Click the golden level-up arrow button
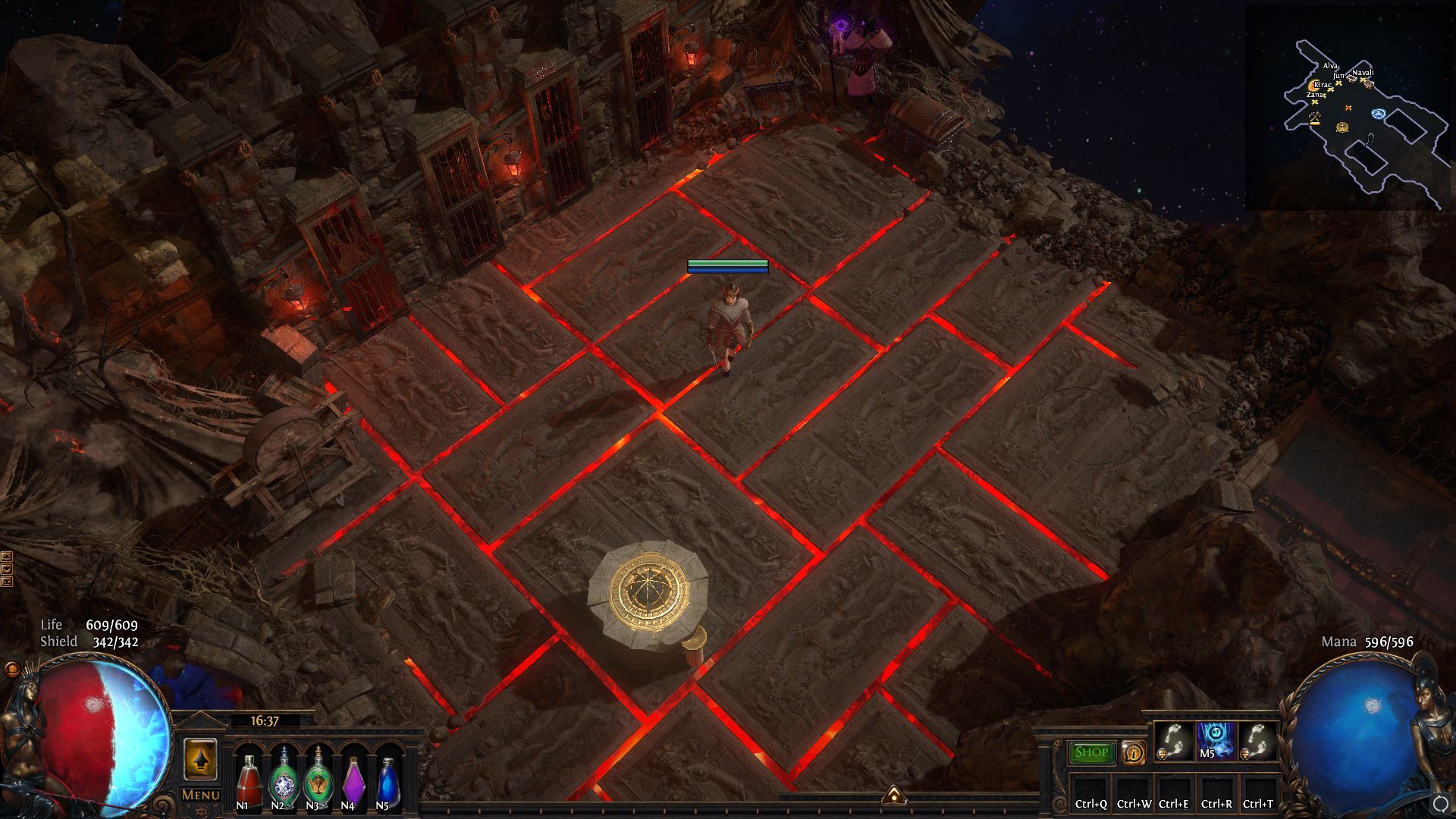 200,759
